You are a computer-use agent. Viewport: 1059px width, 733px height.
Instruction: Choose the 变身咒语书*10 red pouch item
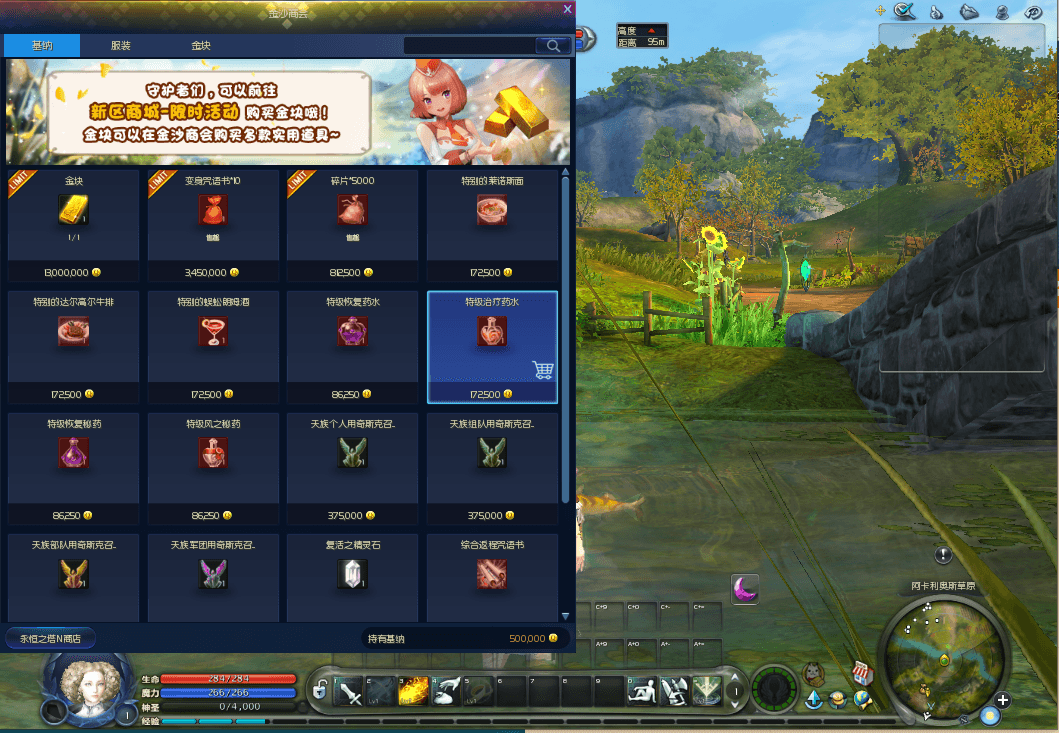coord(213,210)
